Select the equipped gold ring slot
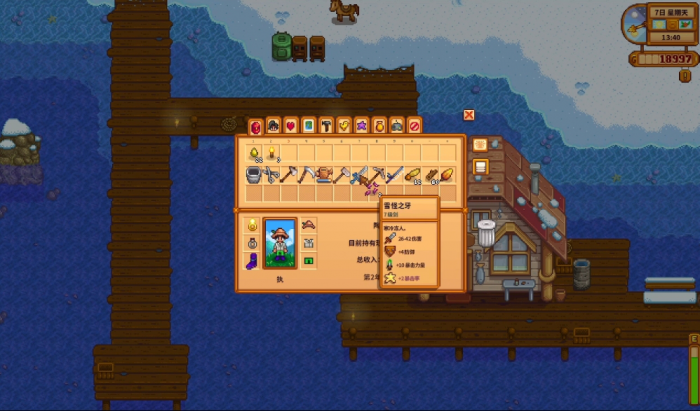The height and width of the screenshot is (411, 700). (252, 224)
